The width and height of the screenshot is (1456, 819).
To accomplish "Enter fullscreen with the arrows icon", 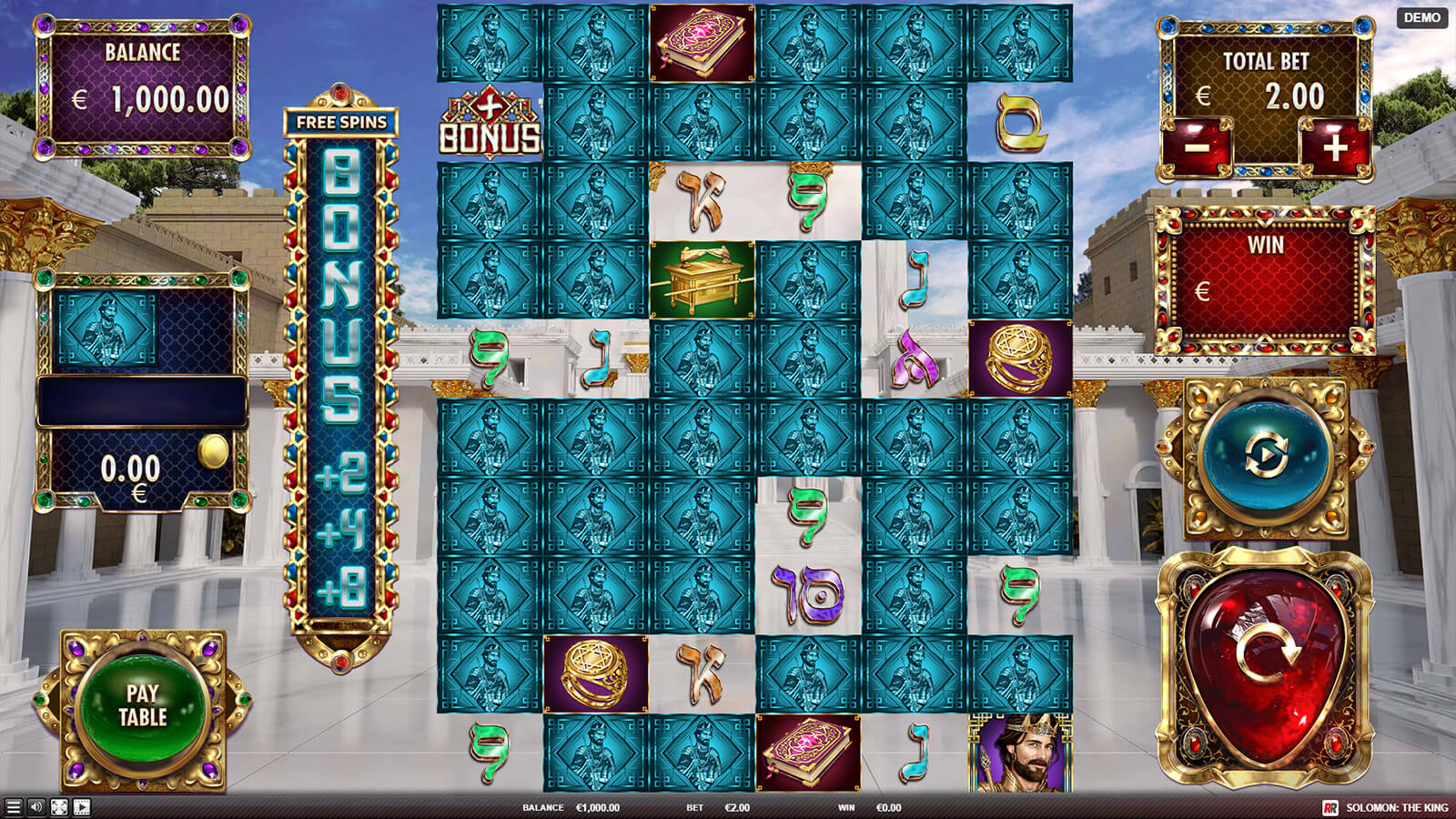I will pos(59,807).
